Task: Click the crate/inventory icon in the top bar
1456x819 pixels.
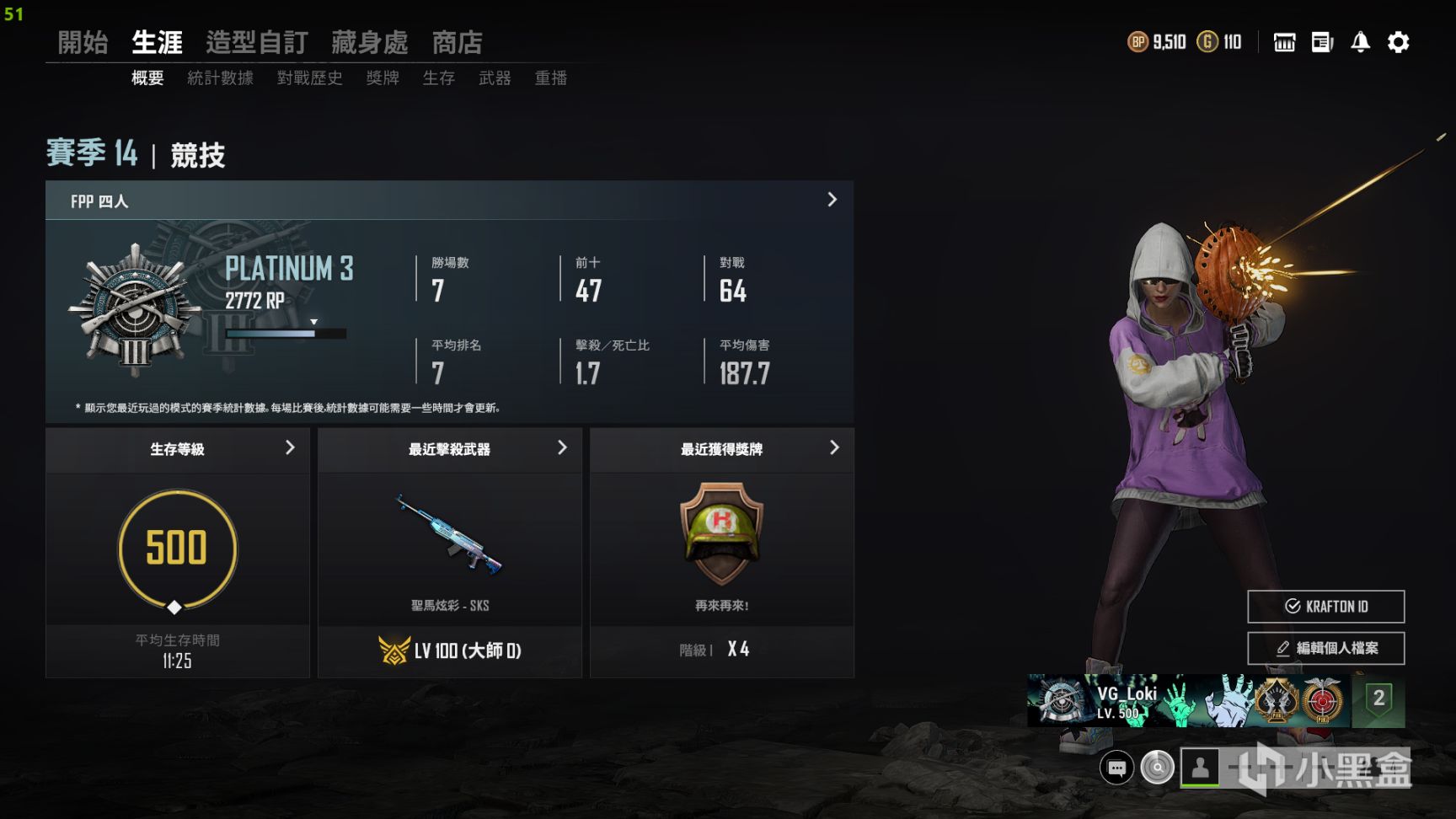Action: tap(1283, 42)
